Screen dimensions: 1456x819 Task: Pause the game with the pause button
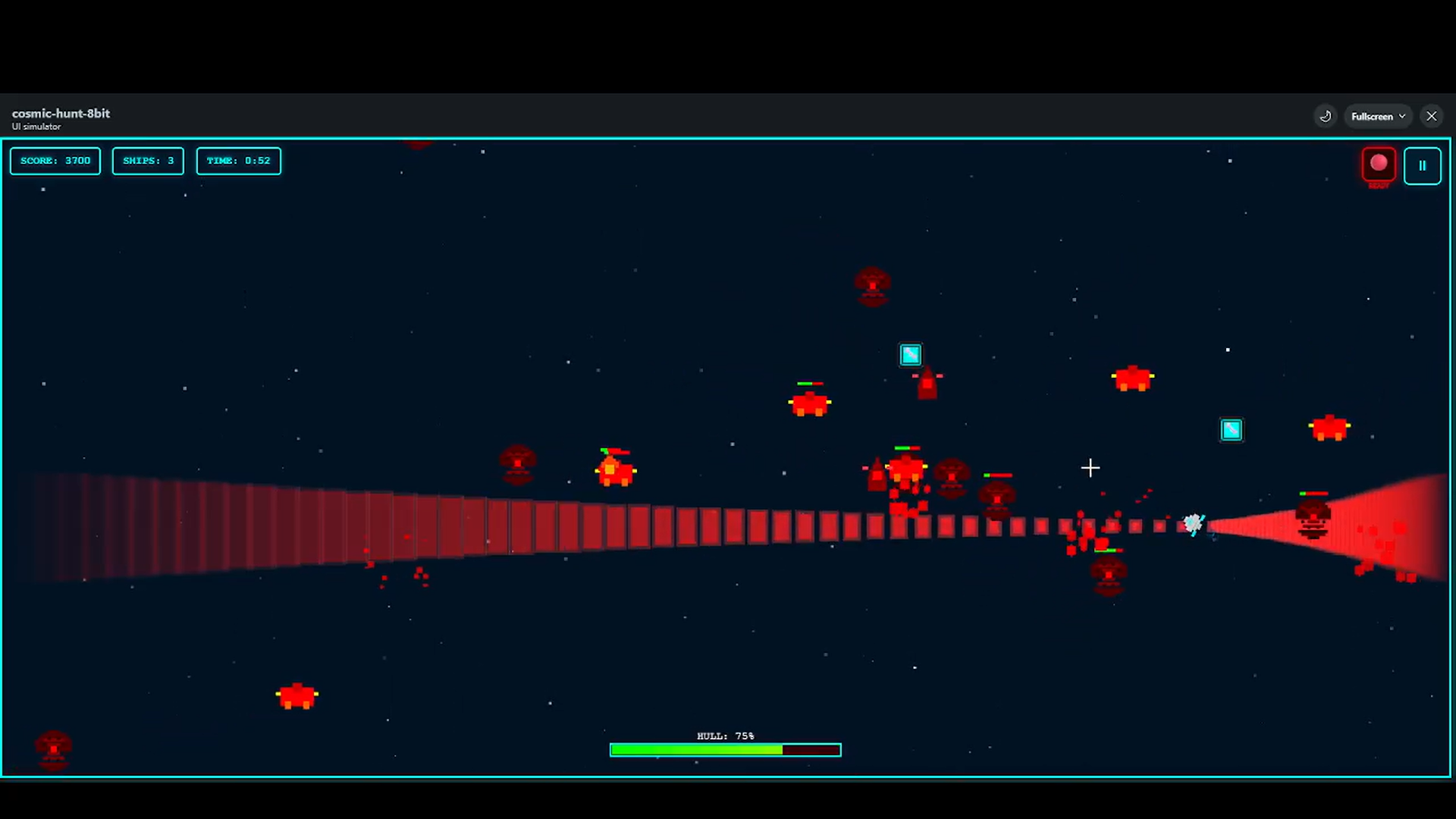[1422, 165]
